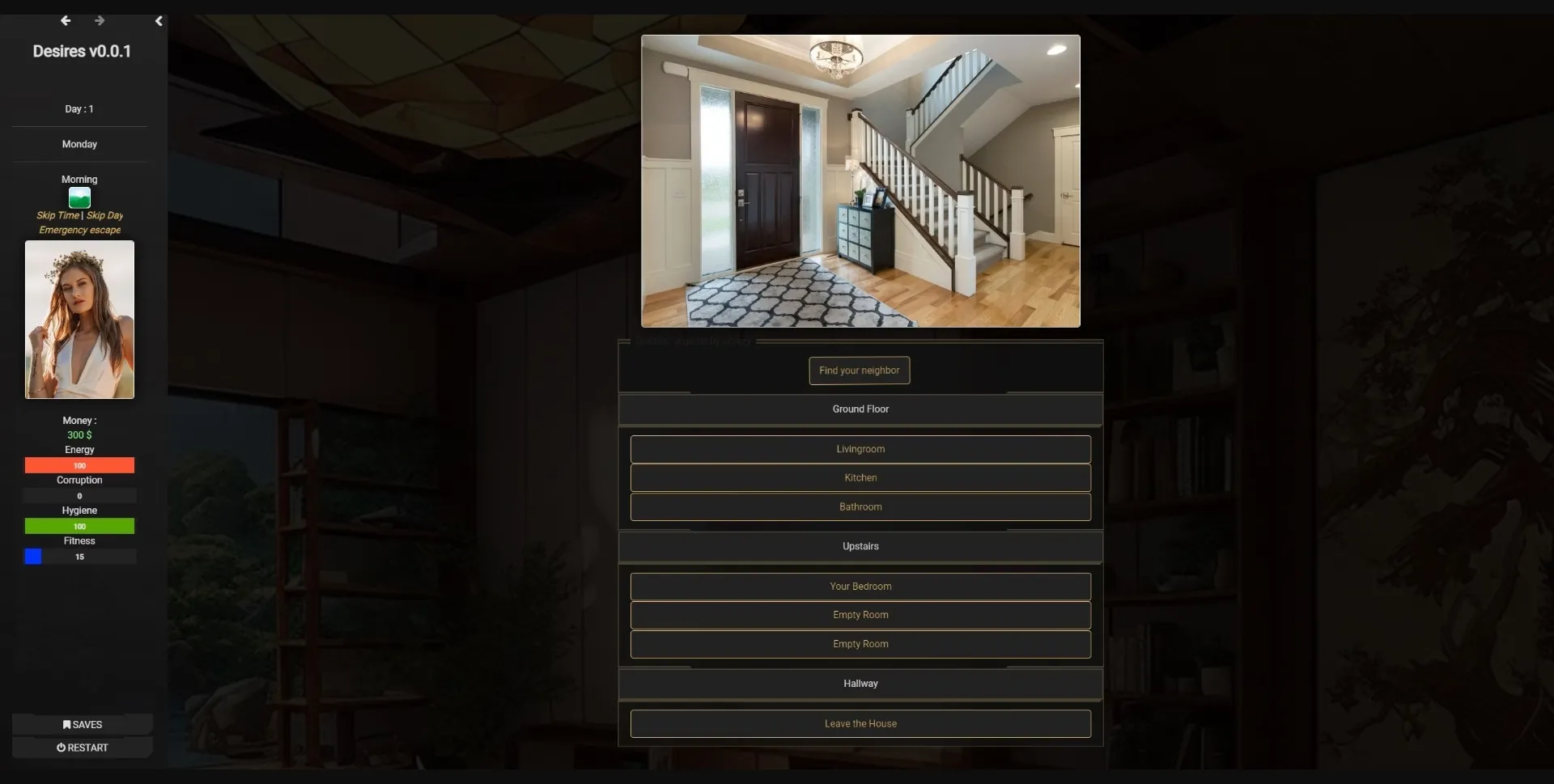Viewport: 1554px width, 784px height.
Task: Enter the Kitchen
Action: 860,477
